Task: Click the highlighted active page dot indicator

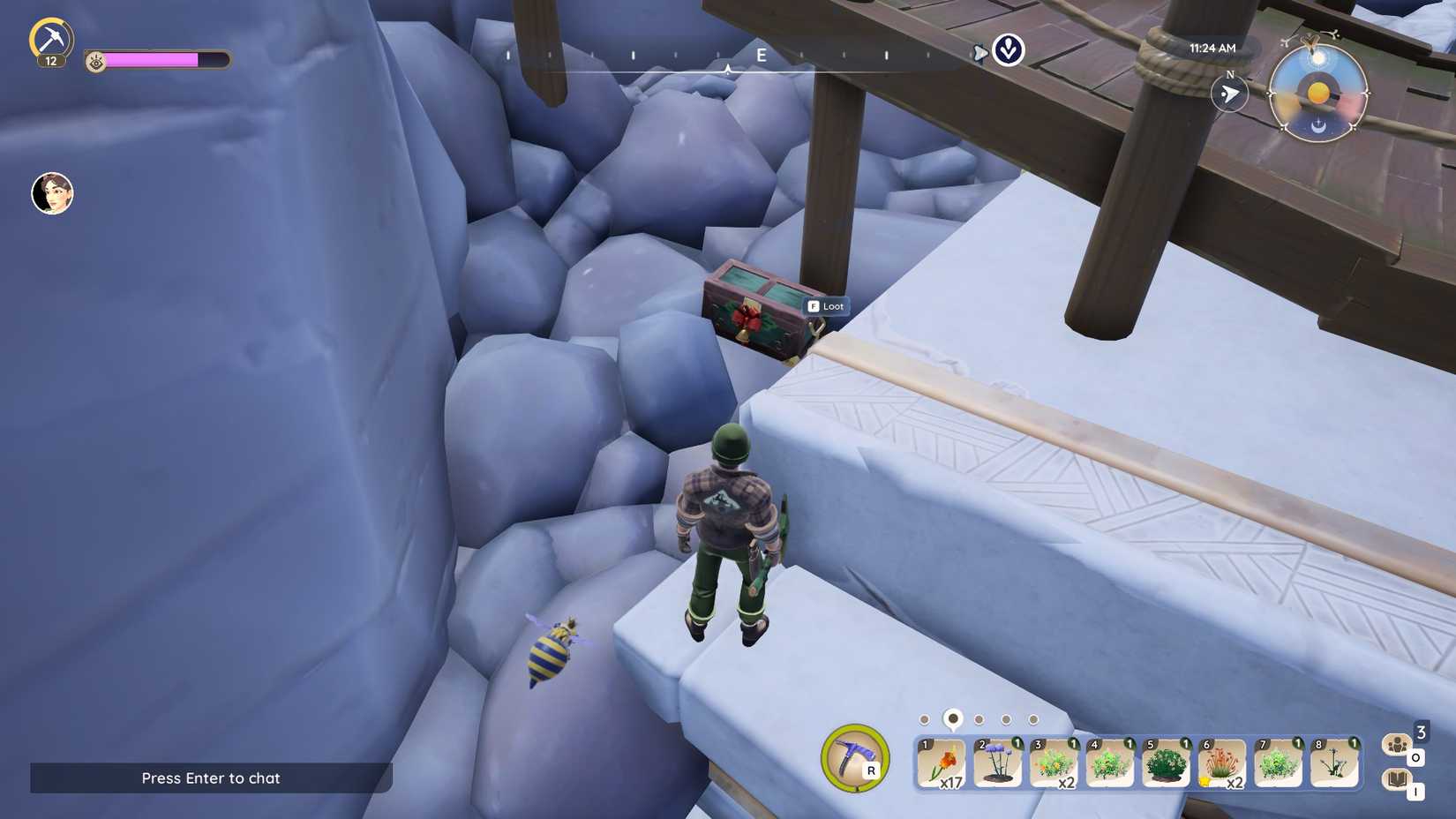Action: tap(951, 720)
